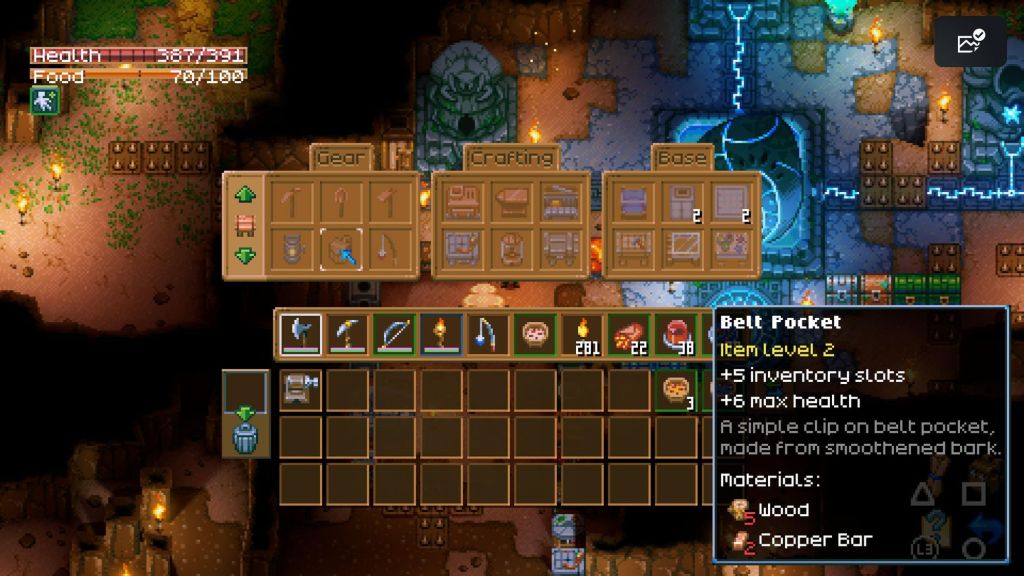The height and width of the screenshot is (576, 1024).
Task: Select the meat stack of 22 in hotbar
Action: click(626, 335)
